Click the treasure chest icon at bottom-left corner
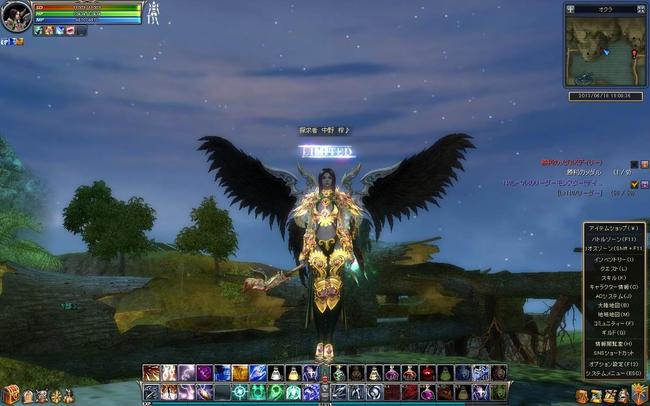 (x=10, y=395)
